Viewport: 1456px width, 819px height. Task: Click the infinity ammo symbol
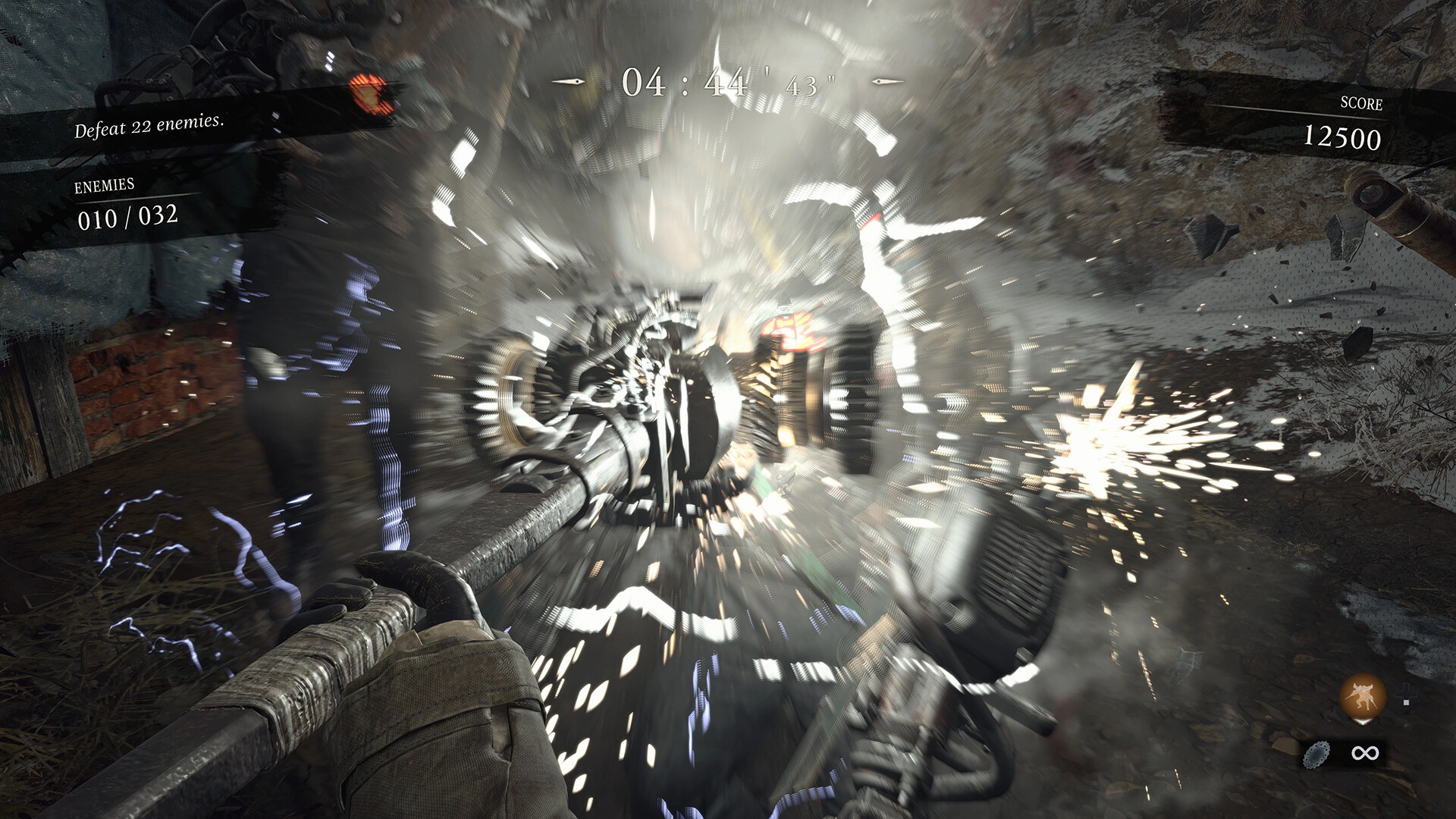[x=1365, y=753]
